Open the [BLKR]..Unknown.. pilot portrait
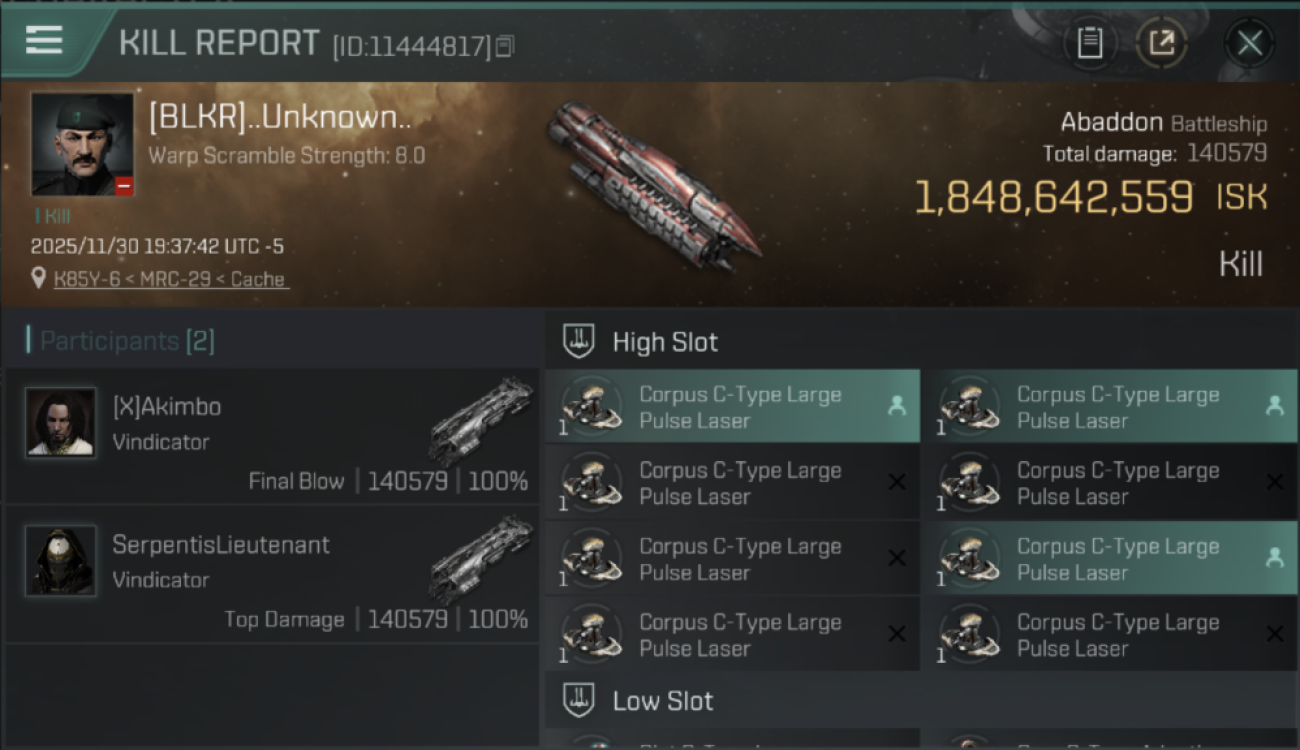Image resolution: width=1300 pixels, height=750 pixels. (x=81, y=146)
